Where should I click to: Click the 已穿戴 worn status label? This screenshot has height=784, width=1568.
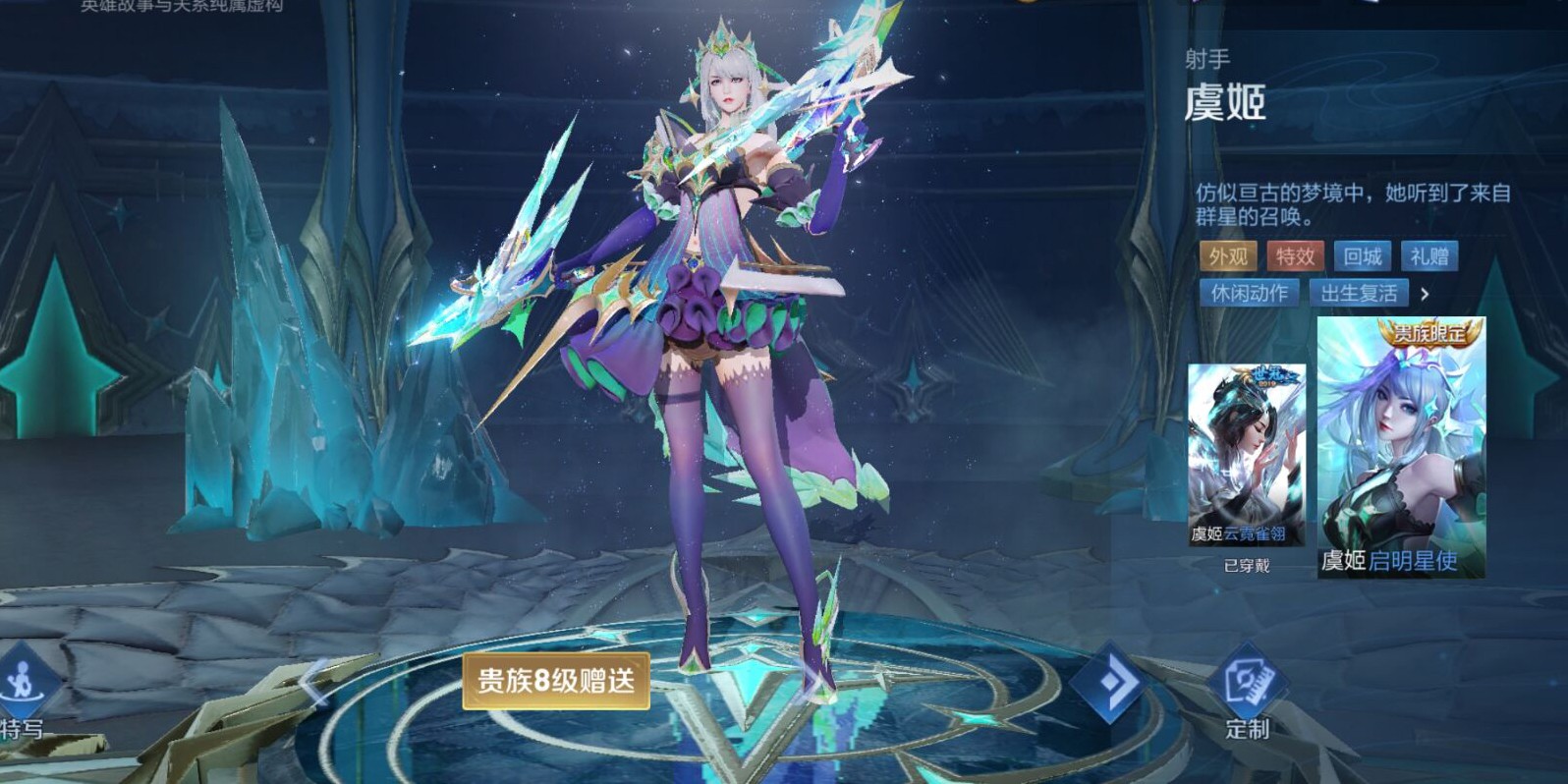(1247, 566)
